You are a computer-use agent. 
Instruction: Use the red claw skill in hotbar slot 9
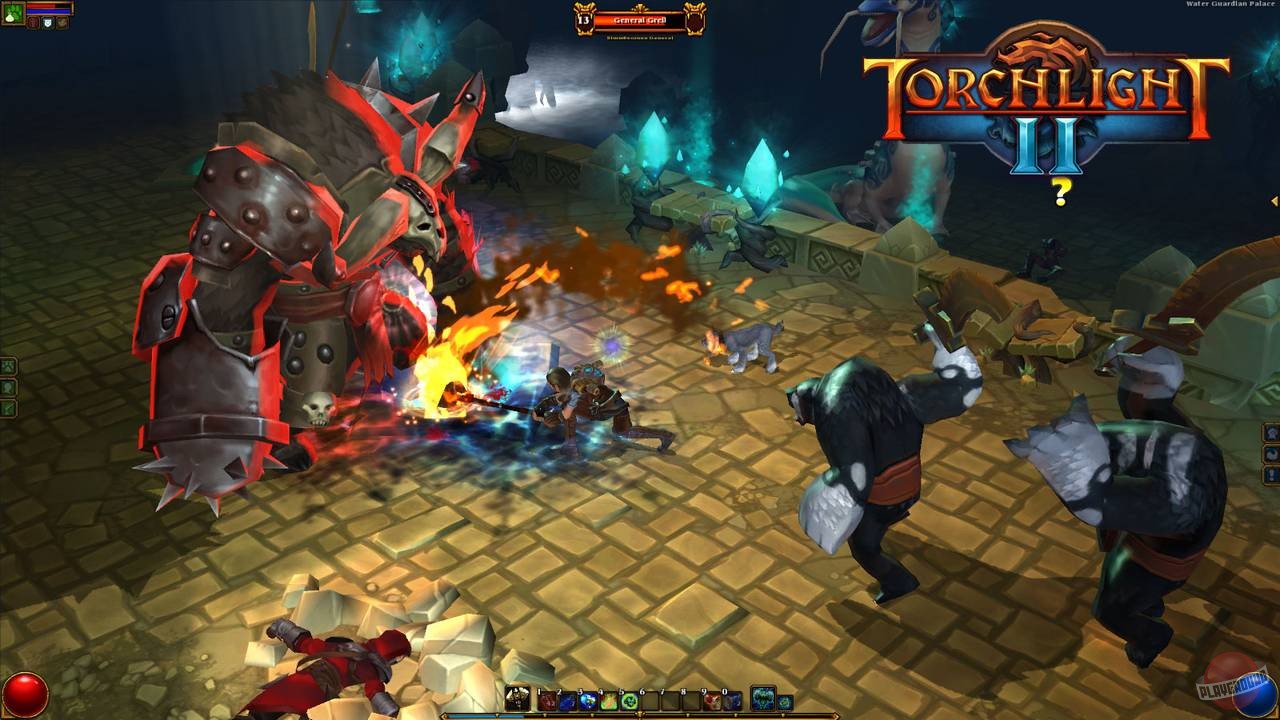click(711, 699)
